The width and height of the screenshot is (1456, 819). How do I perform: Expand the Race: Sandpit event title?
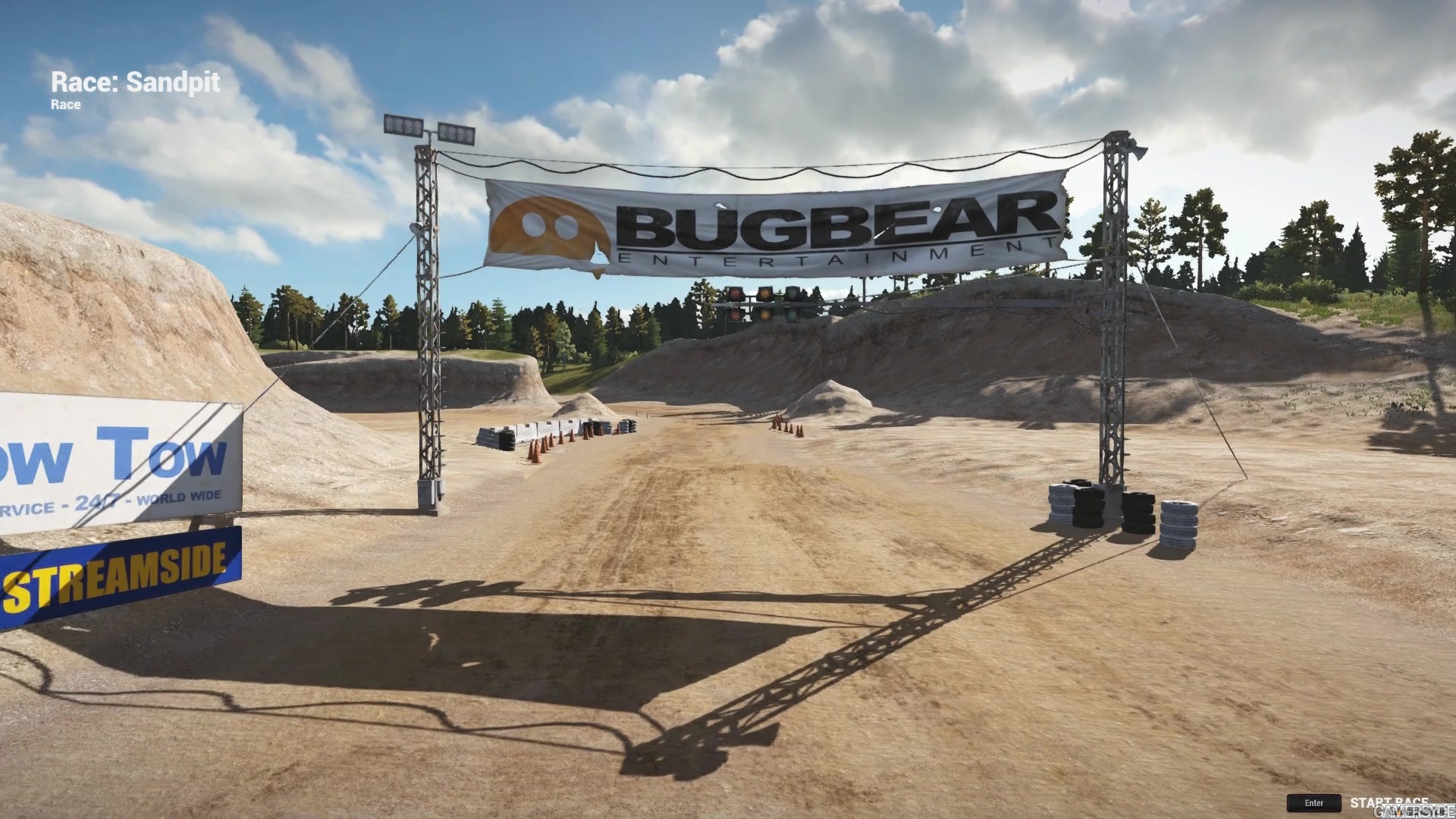[x=135, y=82]
